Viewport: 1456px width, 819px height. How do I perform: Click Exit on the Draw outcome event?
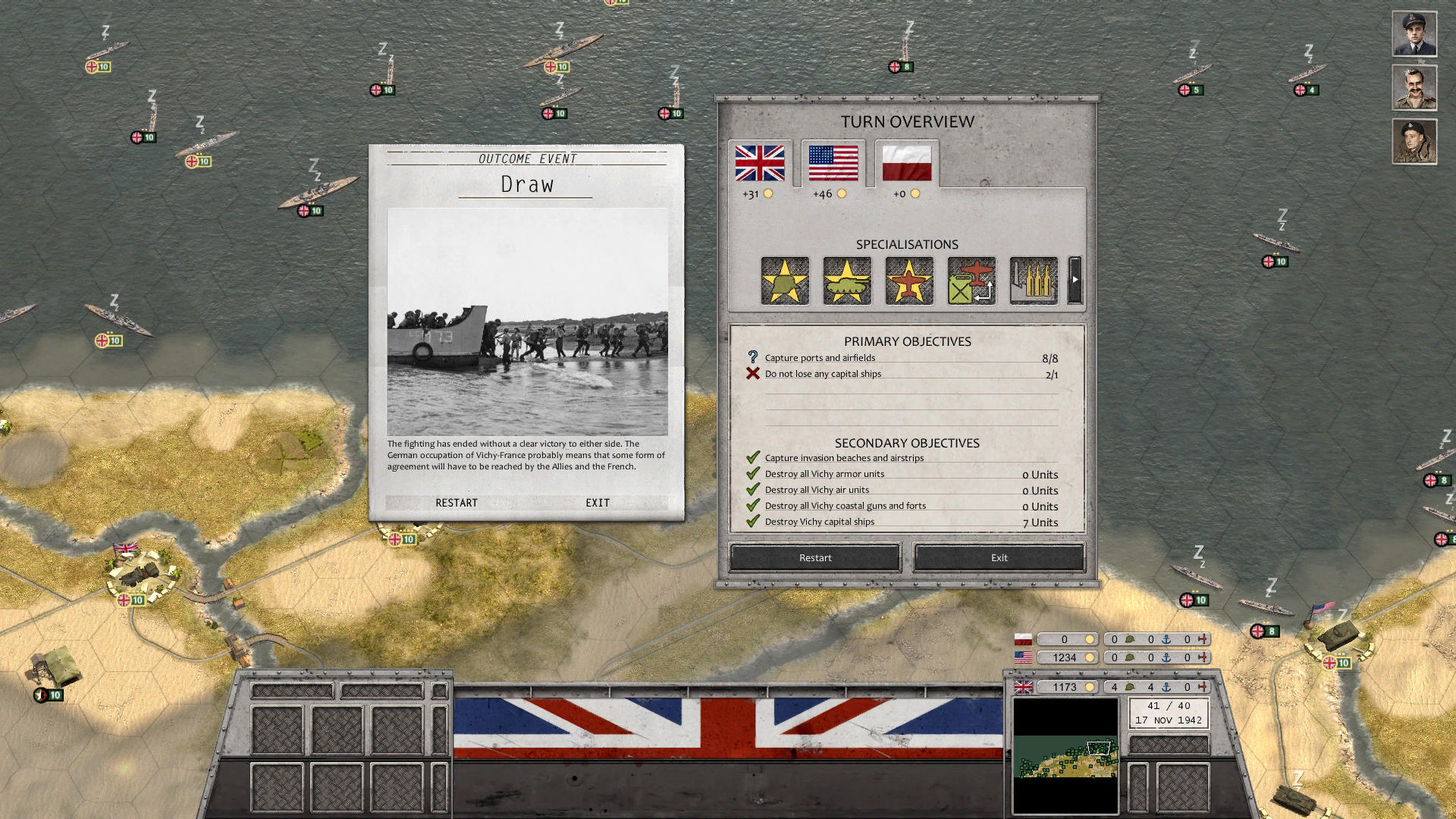point(597,502)
